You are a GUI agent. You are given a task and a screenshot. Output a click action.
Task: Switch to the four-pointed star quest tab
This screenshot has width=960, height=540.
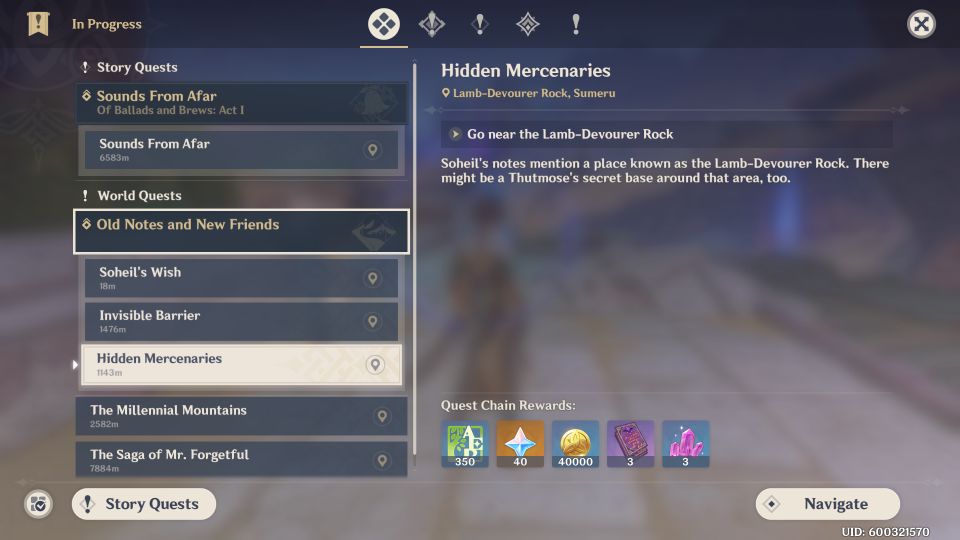point(528,24)
